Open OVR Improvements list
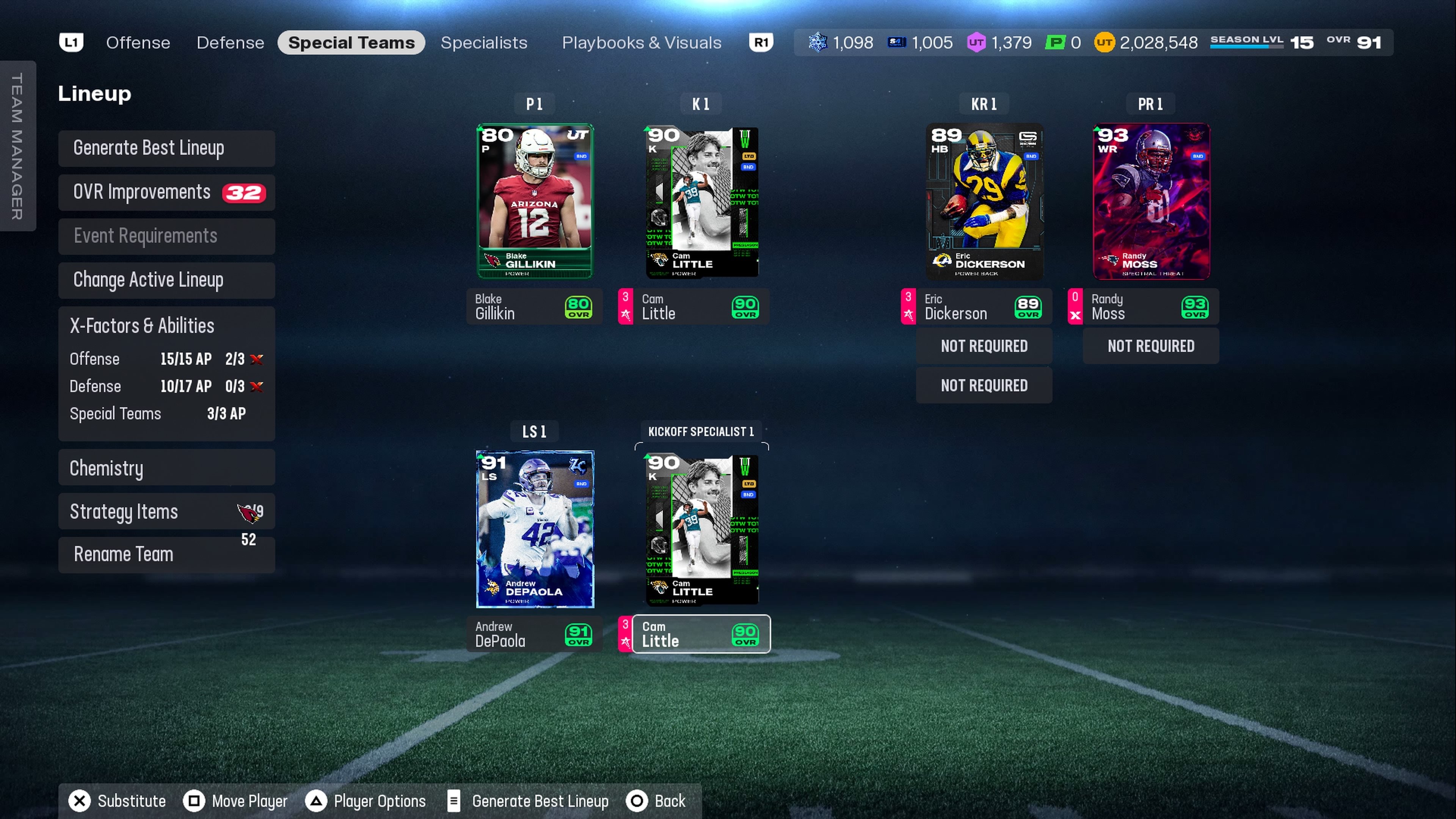 [x=166, y=192]
